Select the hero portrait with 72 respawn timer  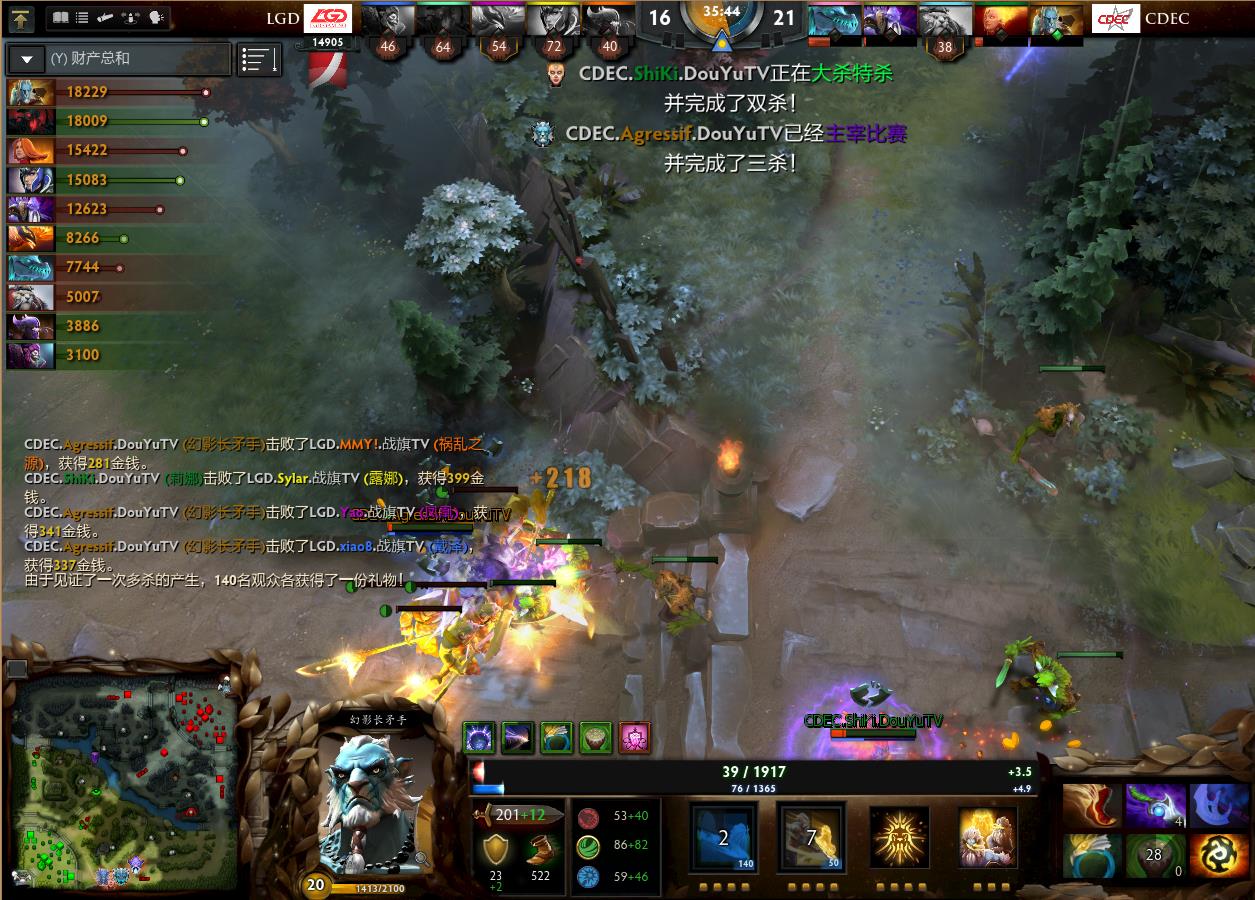tap(553, 20)
